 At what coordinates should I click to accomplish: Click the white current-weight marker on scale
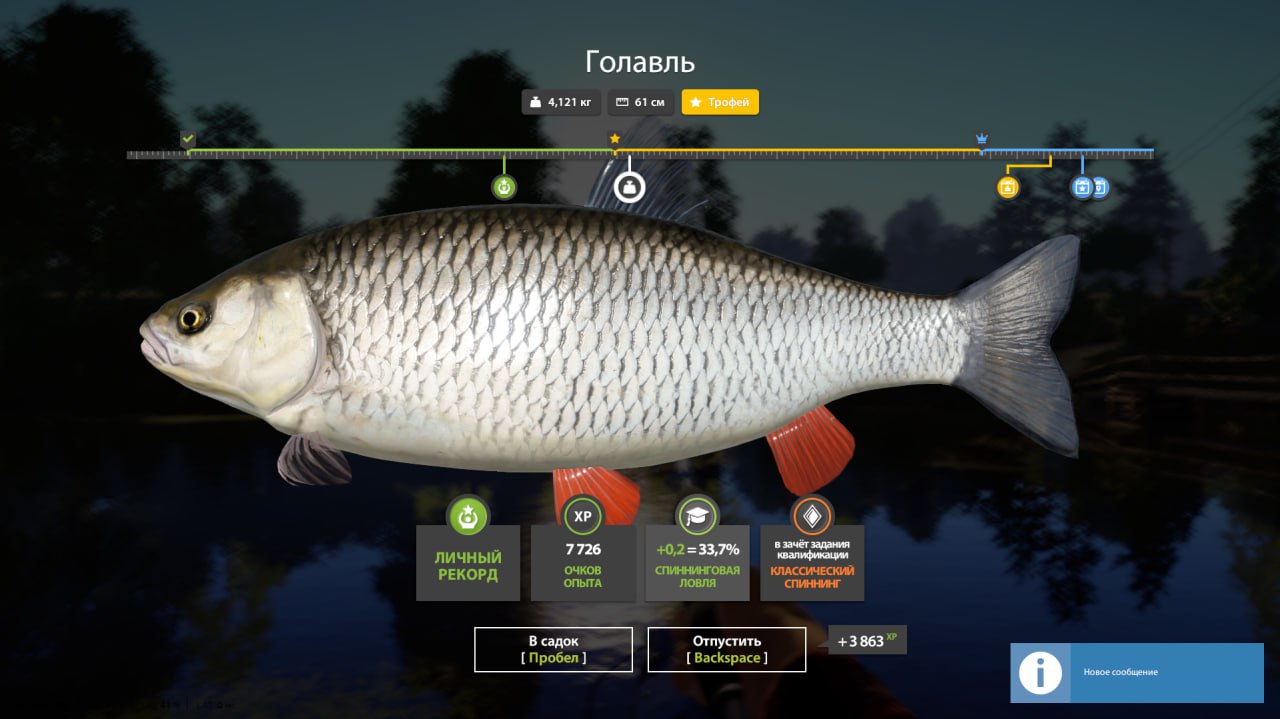tap(629, 186)
